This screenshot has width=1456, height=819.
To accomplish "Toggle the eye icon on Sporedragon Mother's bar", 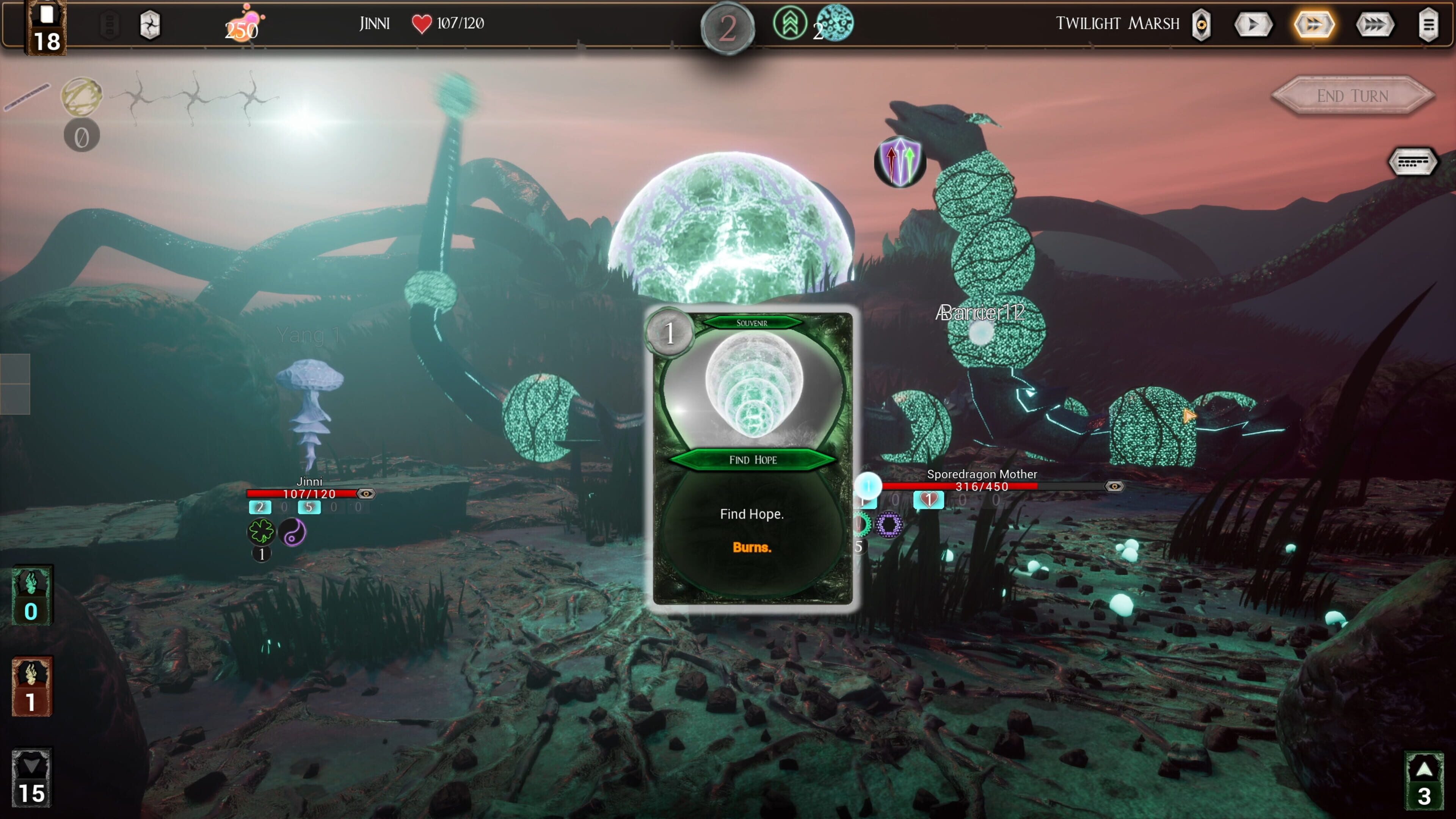I will [1114, 486].
